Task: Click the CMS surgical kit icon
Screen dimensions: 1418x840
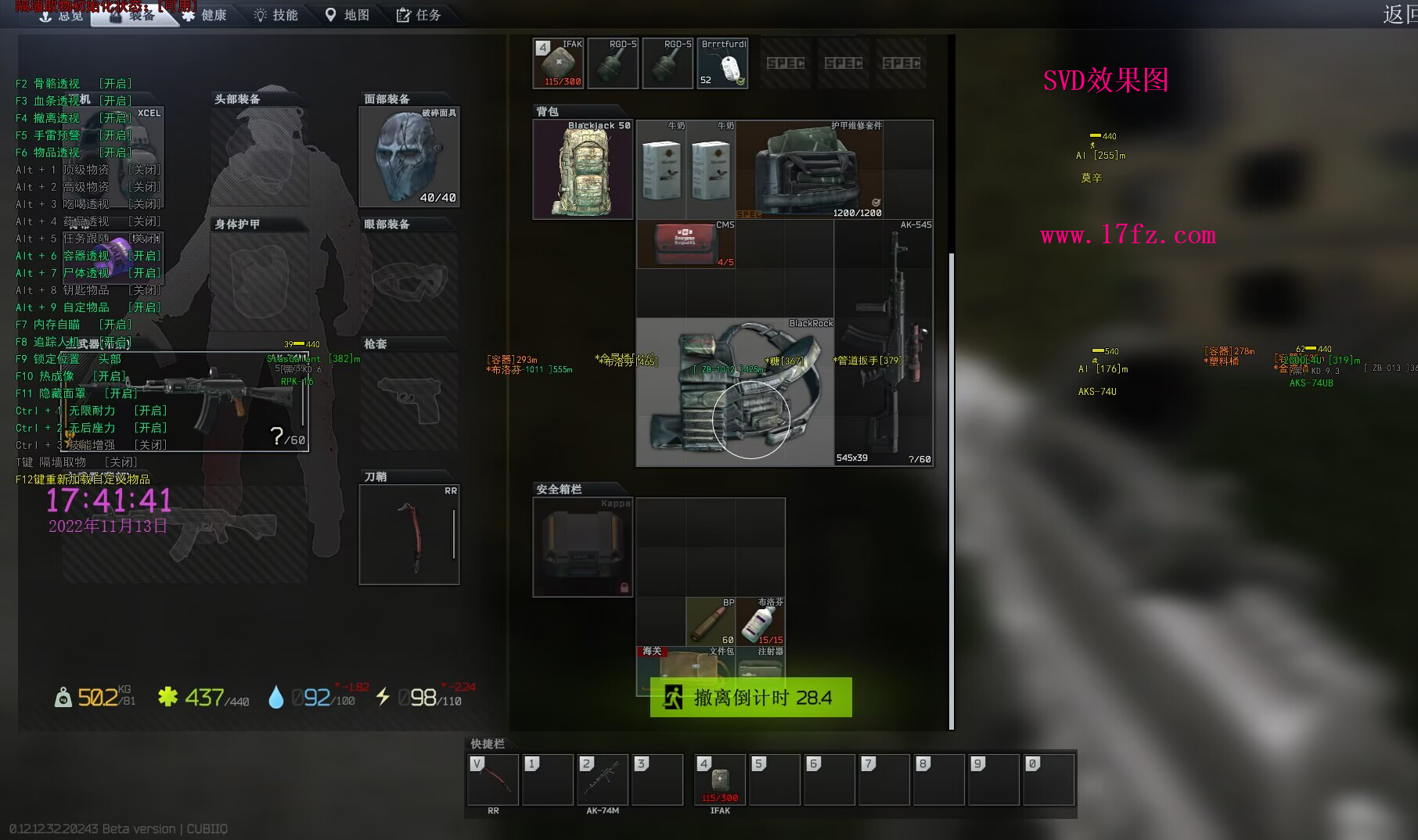Action: click(x=685, y=243)
